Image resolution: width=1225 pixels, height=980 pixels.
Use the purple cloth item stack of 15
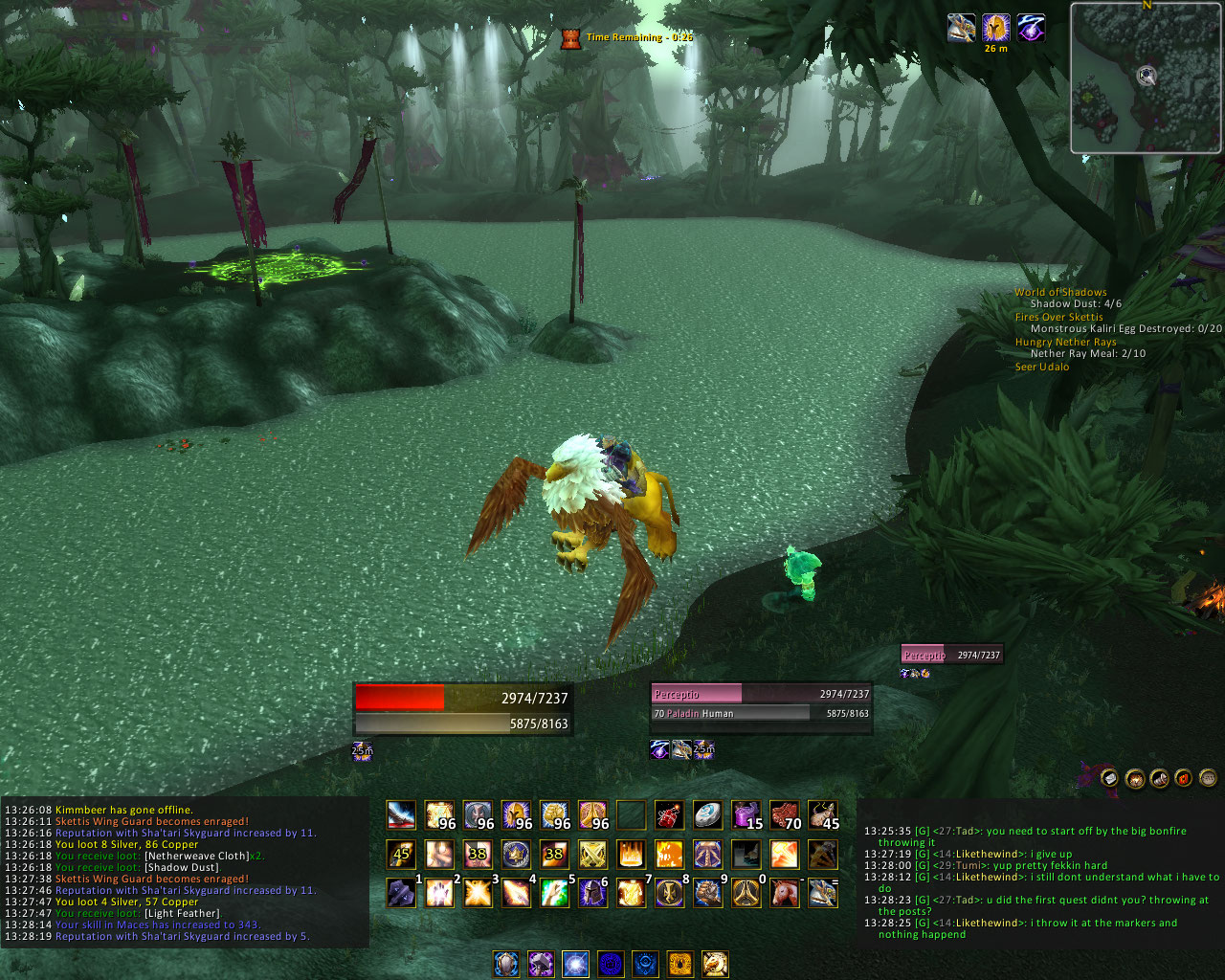[746, 815]
